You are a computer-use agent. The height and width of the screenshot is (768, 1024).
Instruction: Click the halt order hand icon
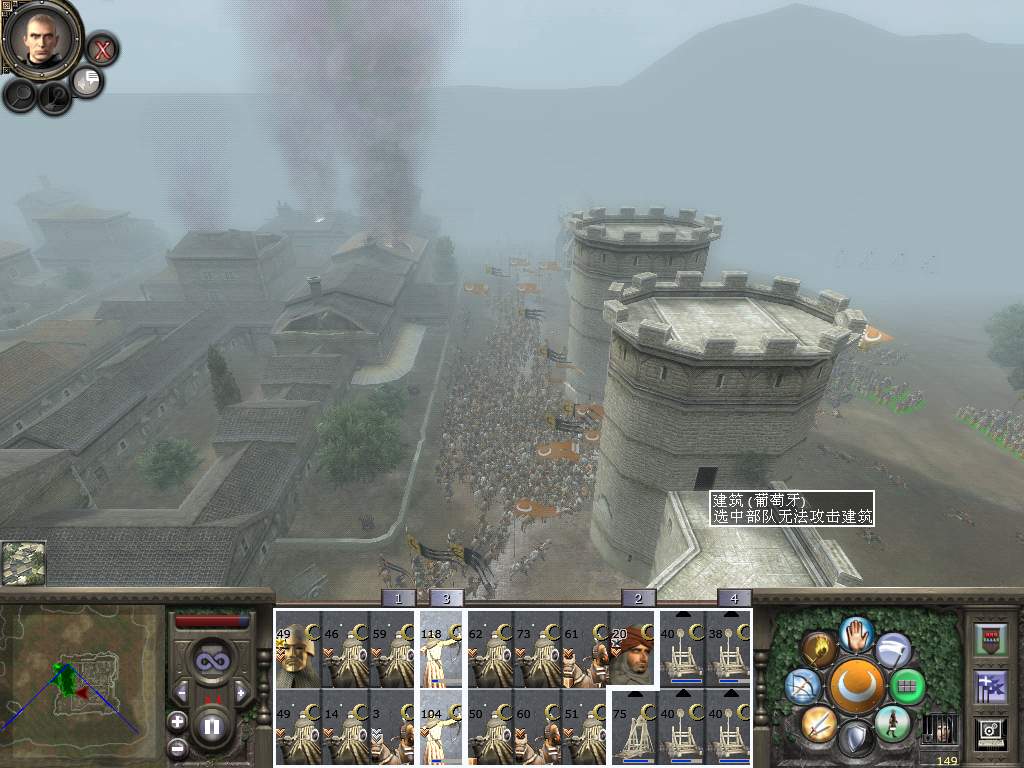coord(857,632)
